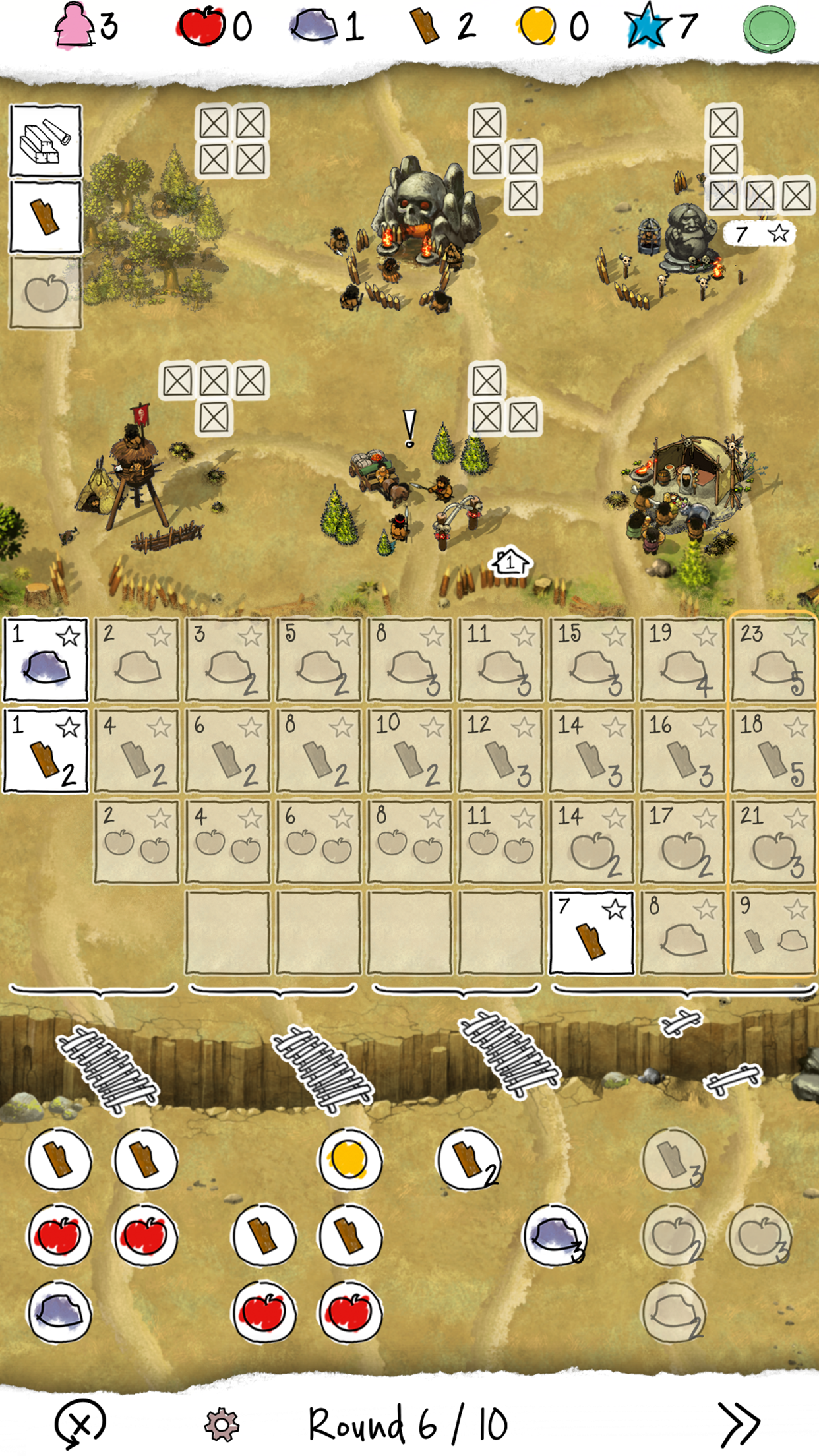Select the 1-star tile showing 2 wood
Image resolution: width=819 pixels, height=1456 pixels.
click(x=45, y=750)
